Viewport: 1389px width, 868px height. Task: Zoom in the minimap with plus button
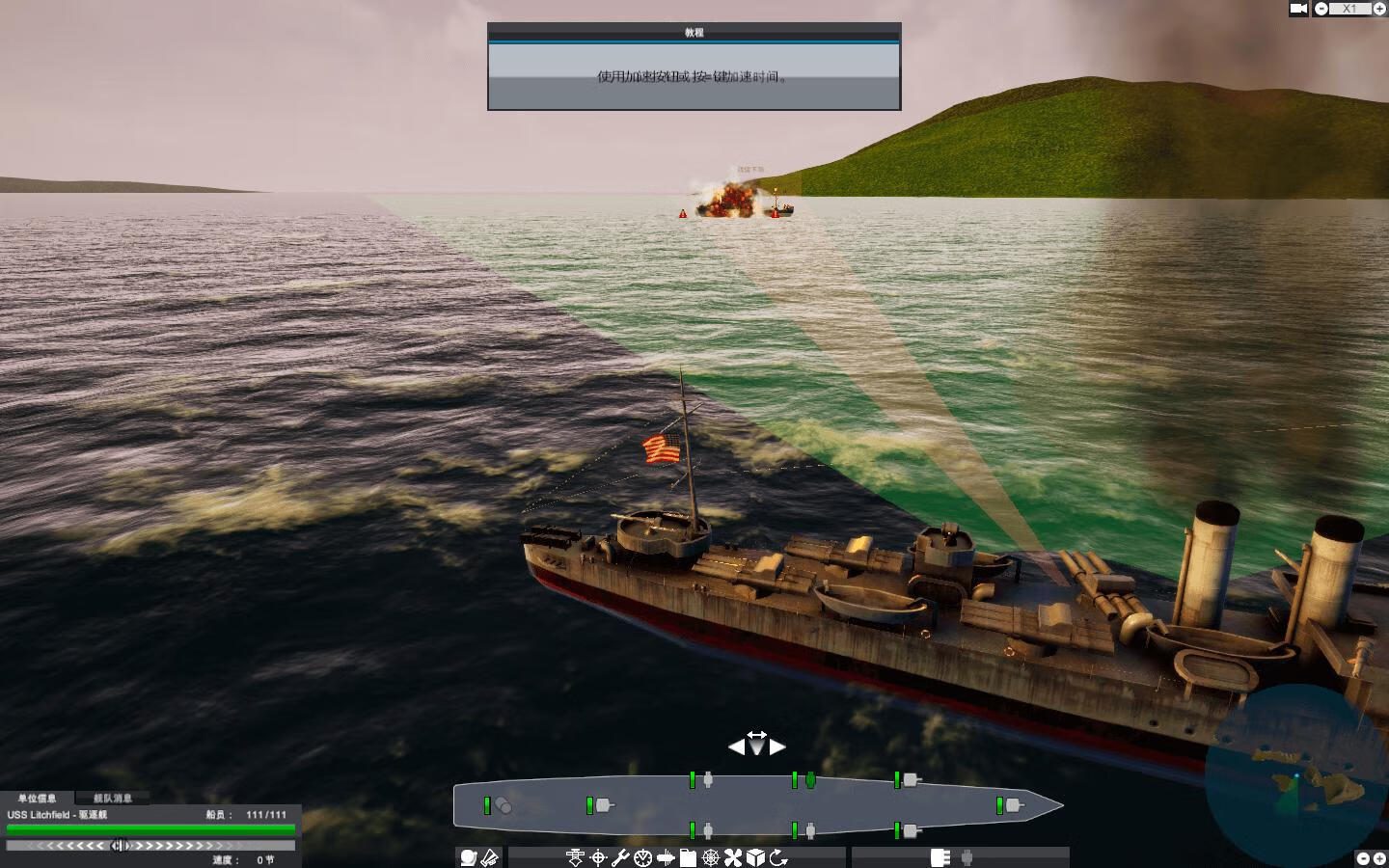click(1377, 857)
